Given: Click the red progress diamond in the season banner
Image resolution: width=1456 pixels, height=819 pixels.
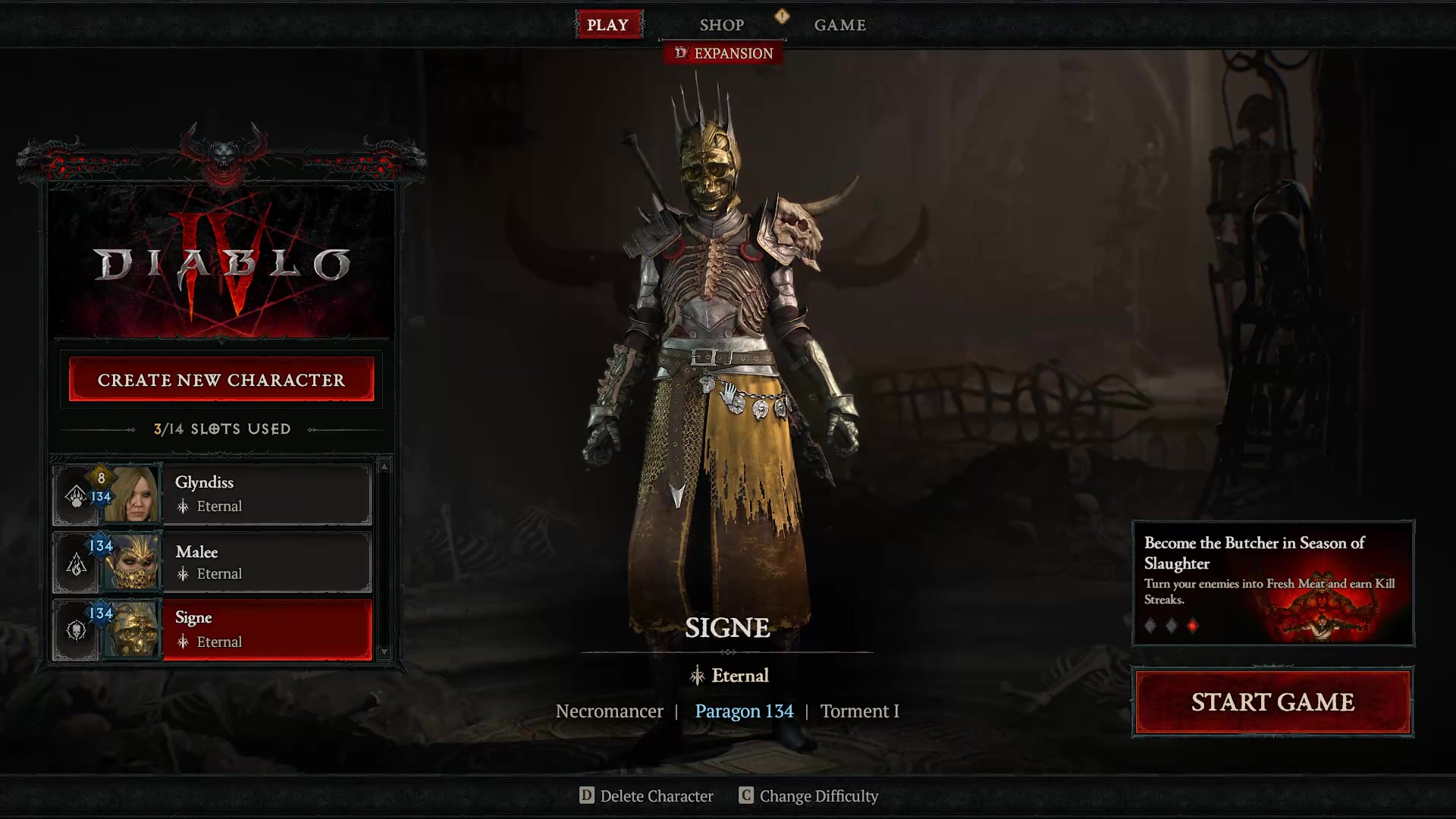Looking at the screenshot, I should 1194,625.
